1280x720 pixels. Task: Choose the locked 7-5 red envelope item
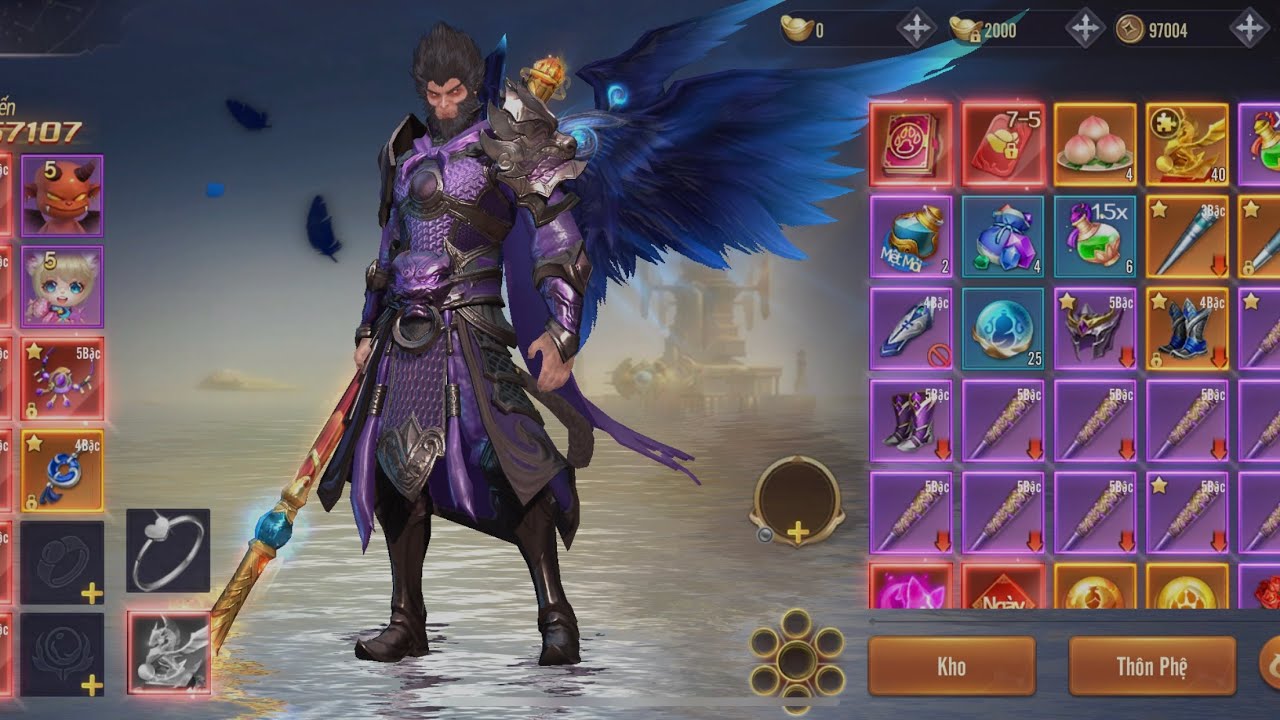1003,144
